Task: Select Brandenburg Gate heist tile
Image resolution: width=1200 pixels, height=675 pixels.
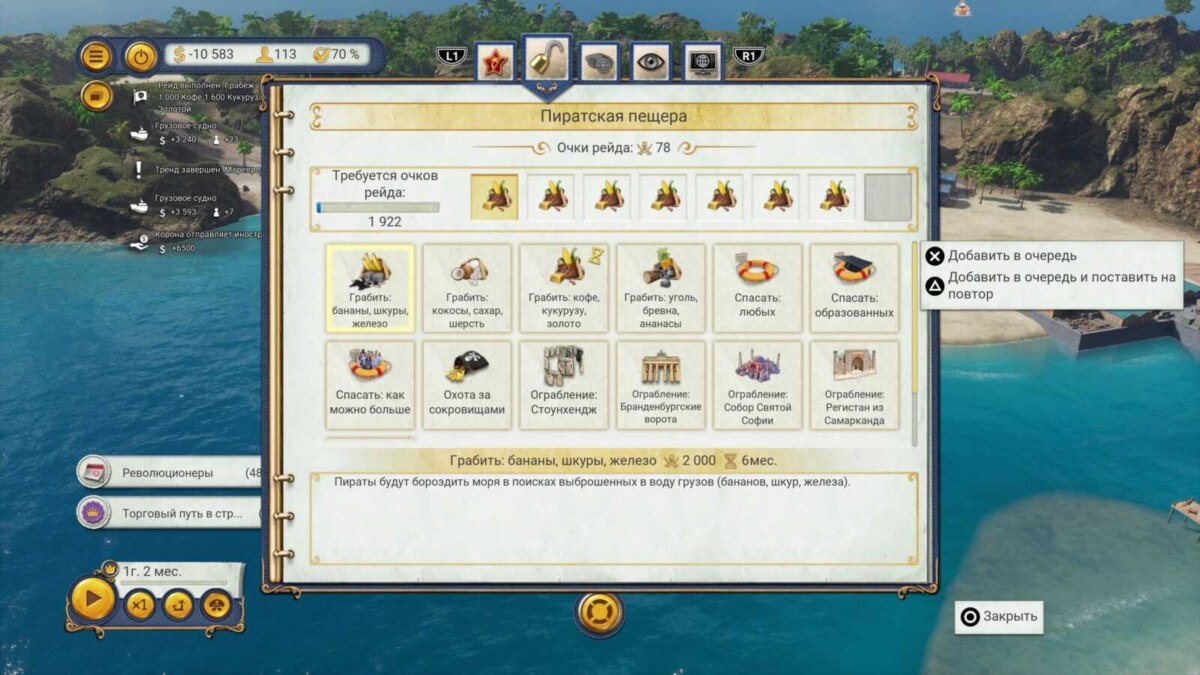Action: coord(660,385)
